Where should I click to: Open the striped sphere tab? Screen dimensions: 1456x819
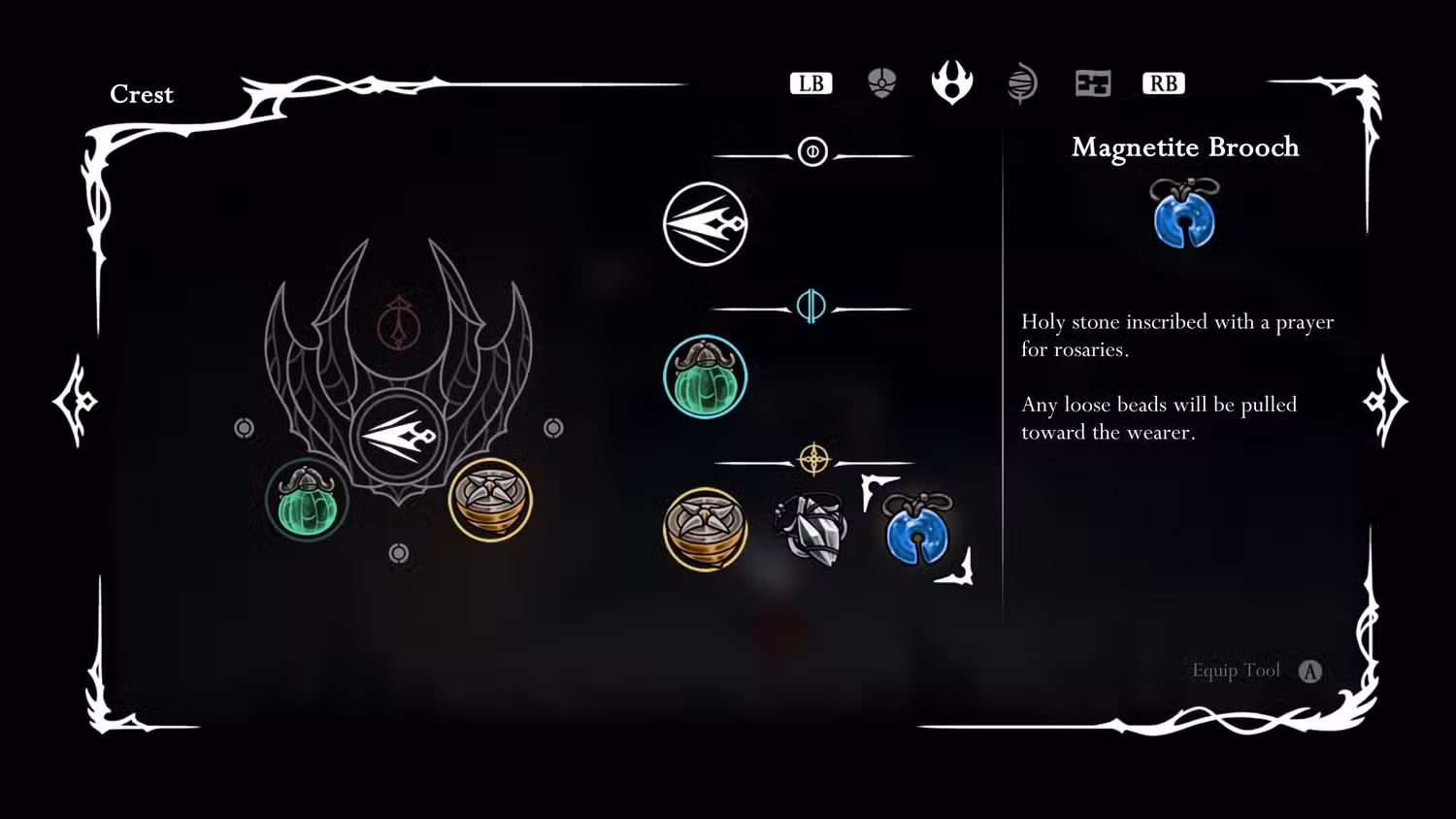coord(1022,83)
